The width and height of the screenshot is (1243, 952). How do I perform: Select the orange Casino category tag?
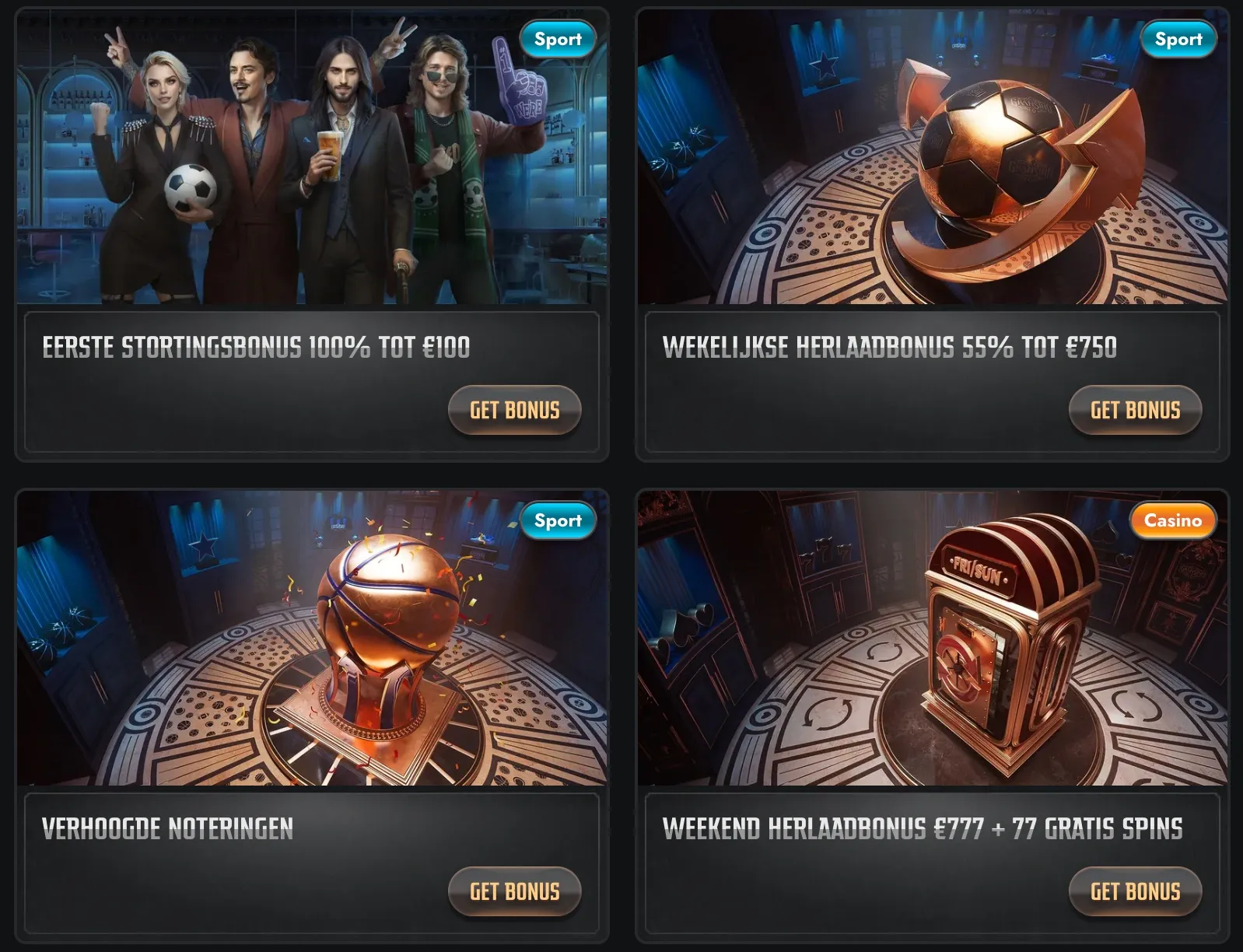(x=1172, y=520)
